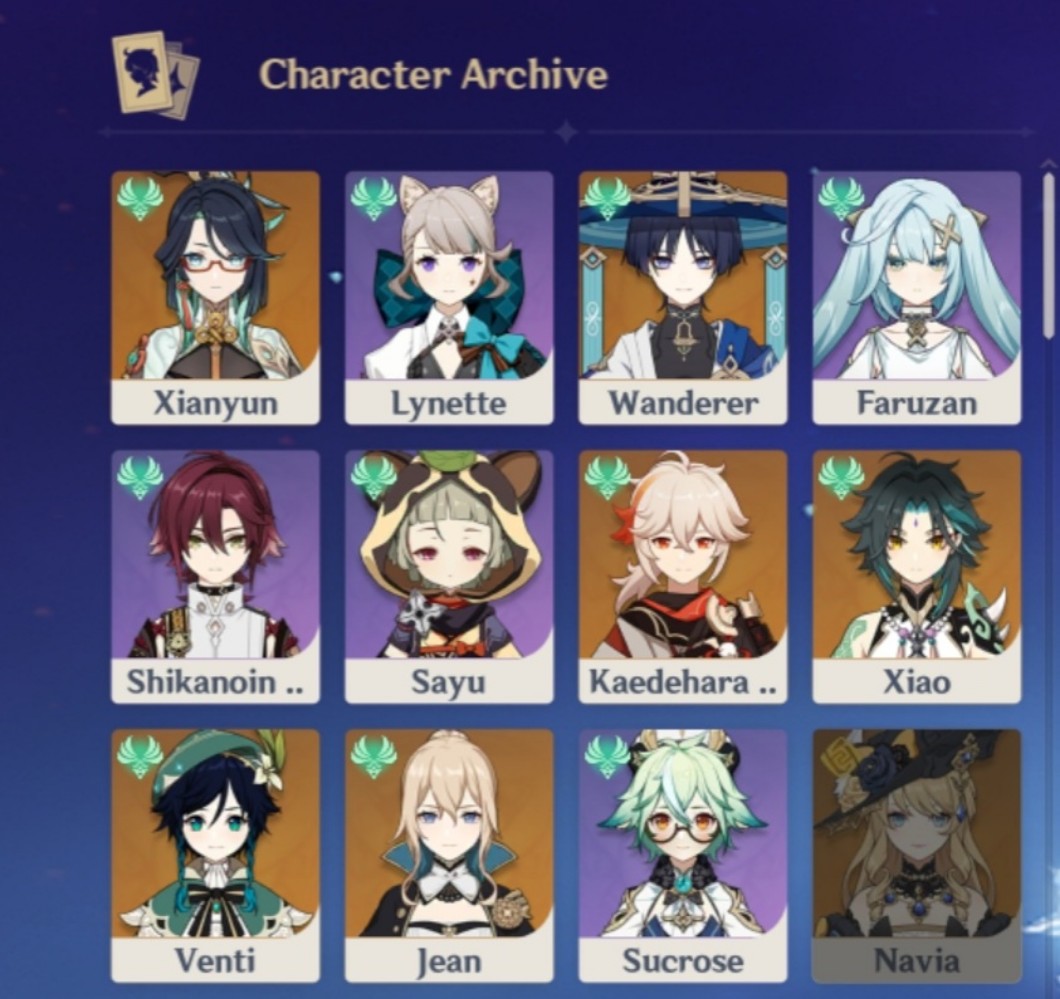Open the Shikanoin Heizou card
Image resolution: width=1060 pixels, height=999 pixels.
click(x=215, y=575)
